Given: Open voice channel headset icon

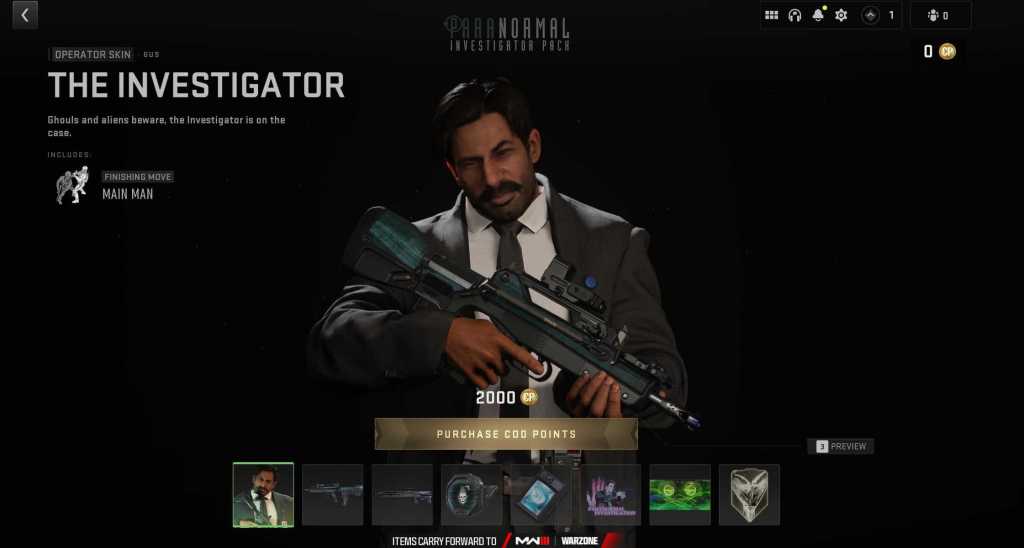Looking at the screenshot, I should pos(795,15).
